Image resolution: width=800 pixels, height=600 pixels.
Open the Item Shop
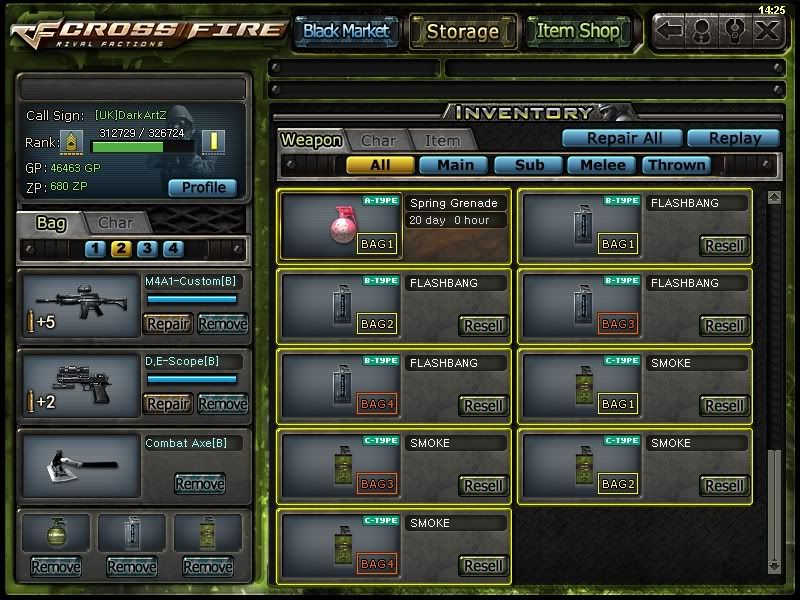pyautogui.click(x=578, y=31)
